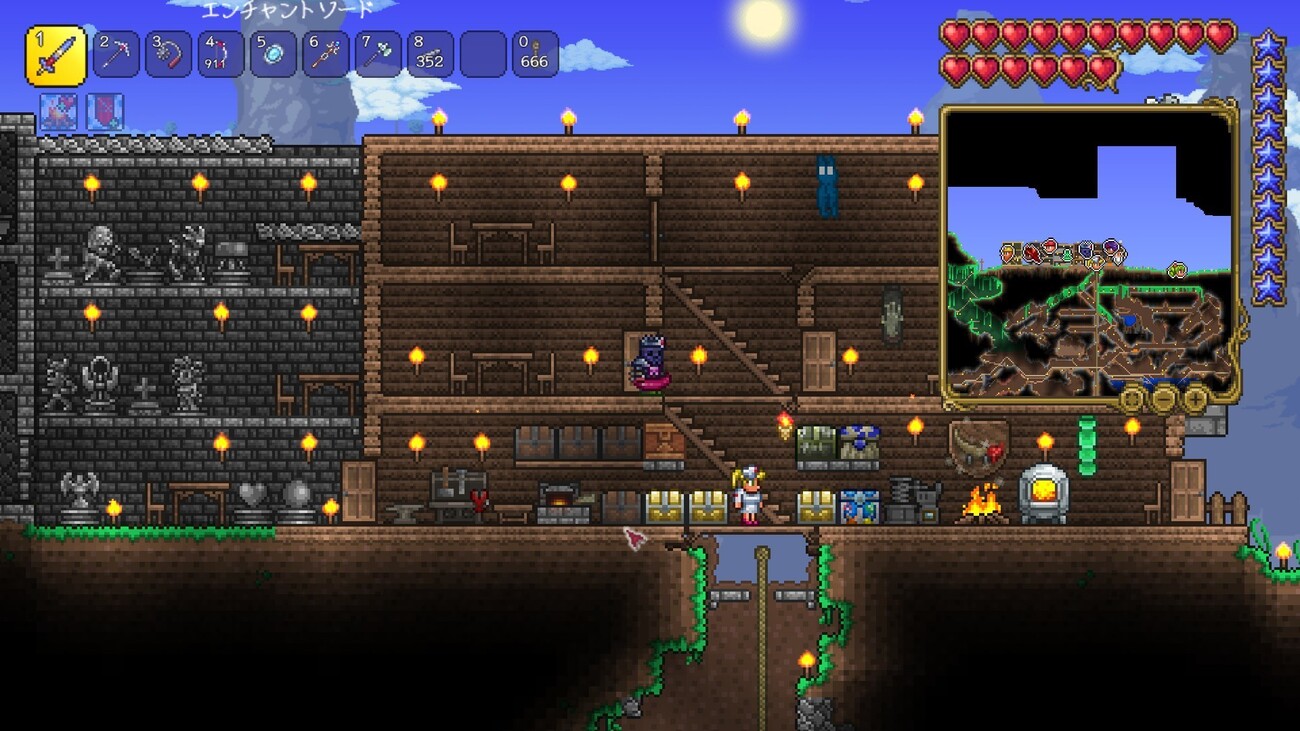The image size is (1300, 731).
Task: Equip the hammer-axe in hotbar slot 7
Action: [x=378, y=55]
